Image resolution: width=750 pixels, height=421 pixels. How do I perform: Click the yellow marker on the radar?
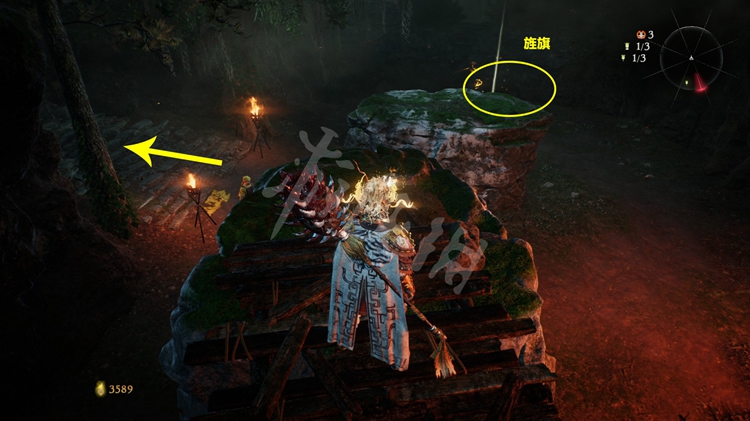coord(686,83)
